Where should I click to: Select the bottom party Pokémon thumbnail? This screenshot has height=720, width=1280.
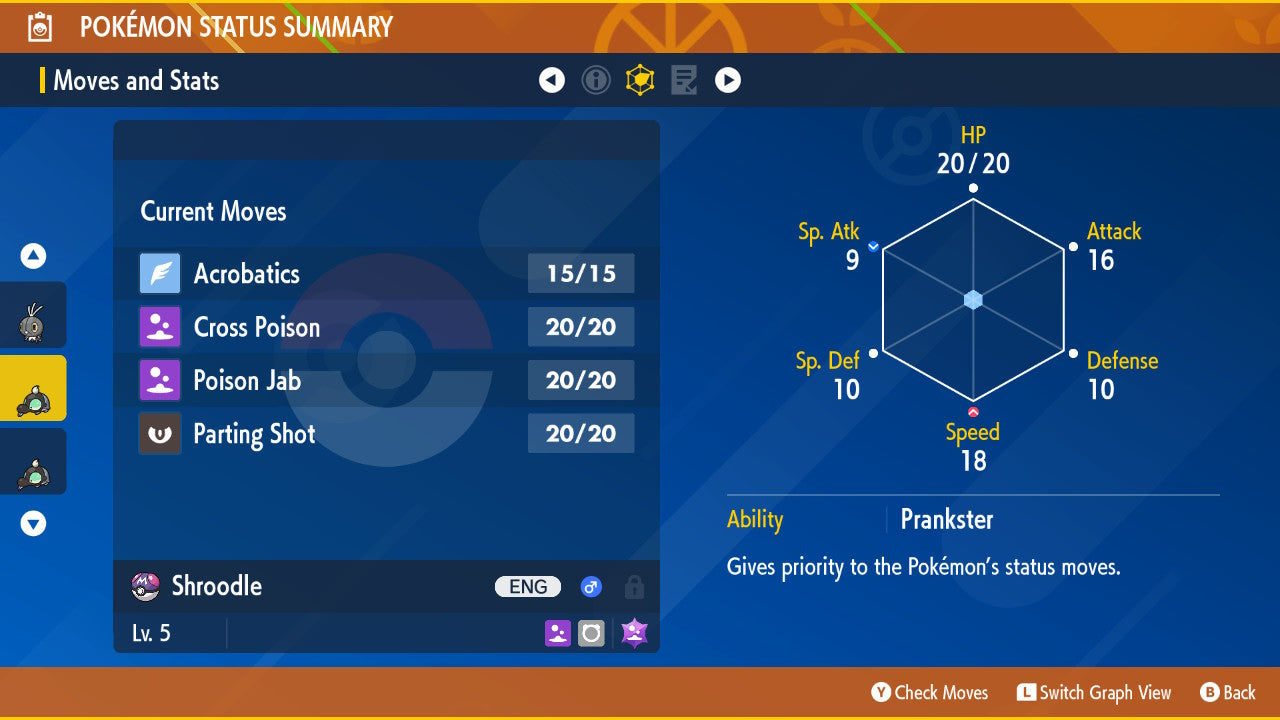click(x=33, y=462)
